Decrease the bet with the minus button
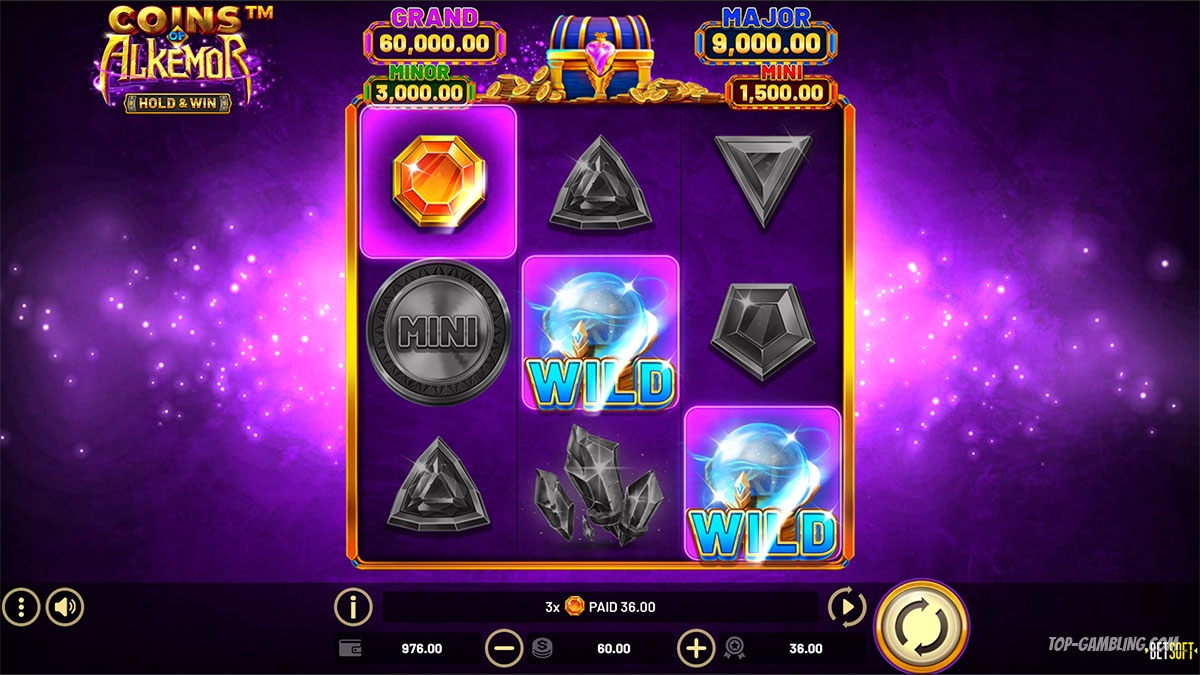Image resolution: width=1200 pixels, height=675 pixels. [504, 648]
